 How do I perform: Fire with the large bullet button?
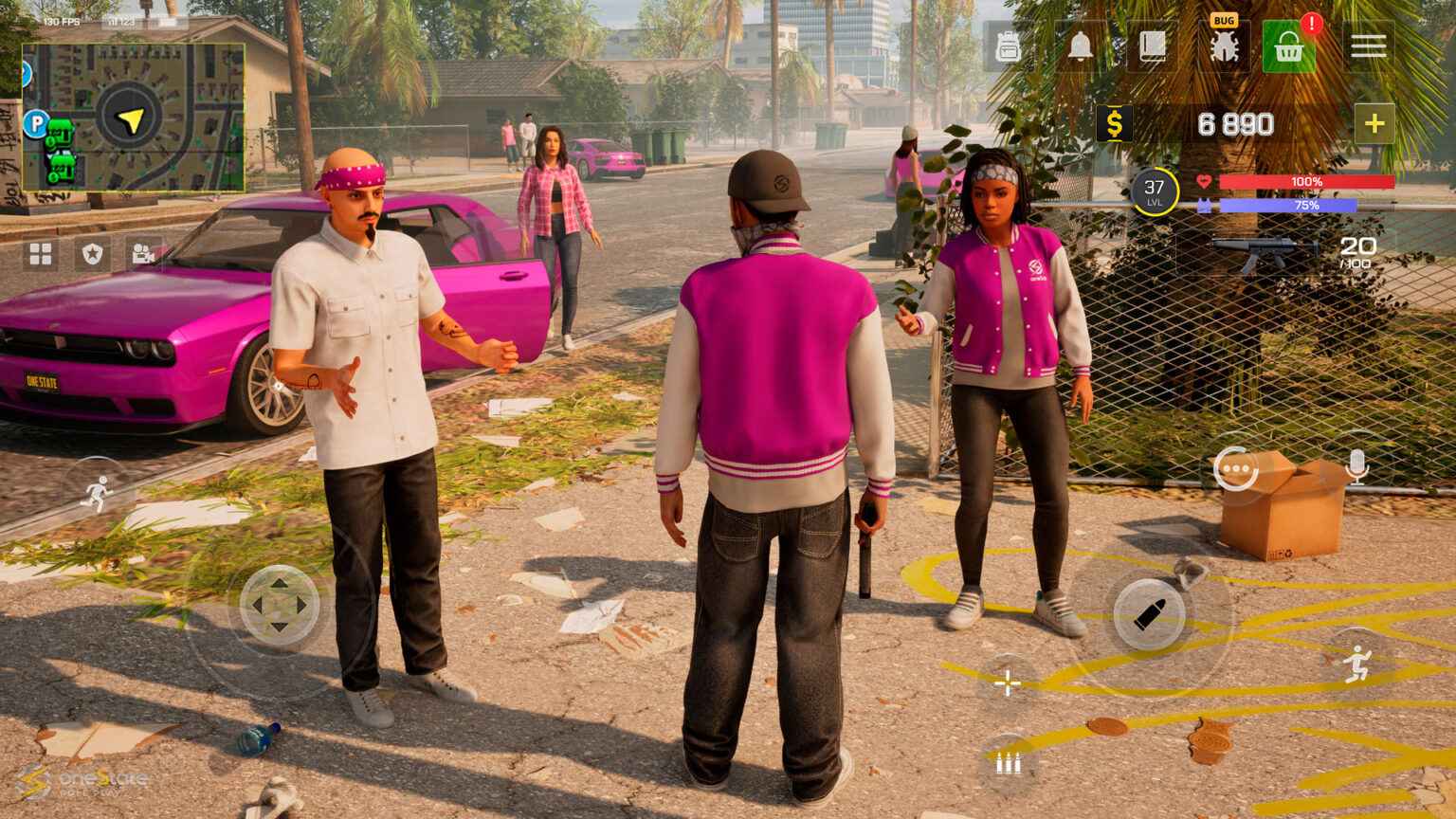pyautogui.click(x=1149, y=615)
